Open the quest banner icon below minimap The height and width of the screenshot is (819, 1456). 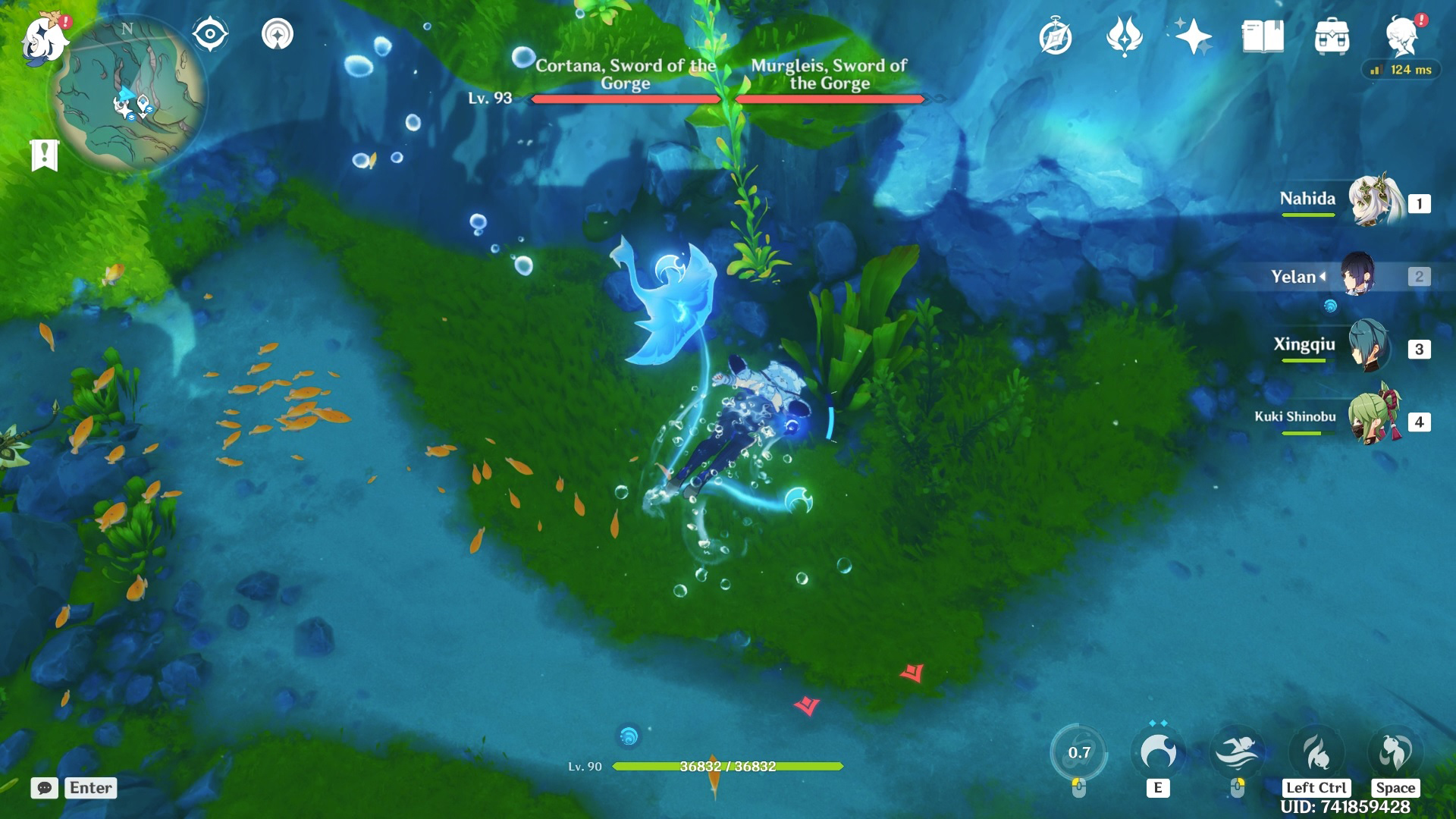click(45, 154)
